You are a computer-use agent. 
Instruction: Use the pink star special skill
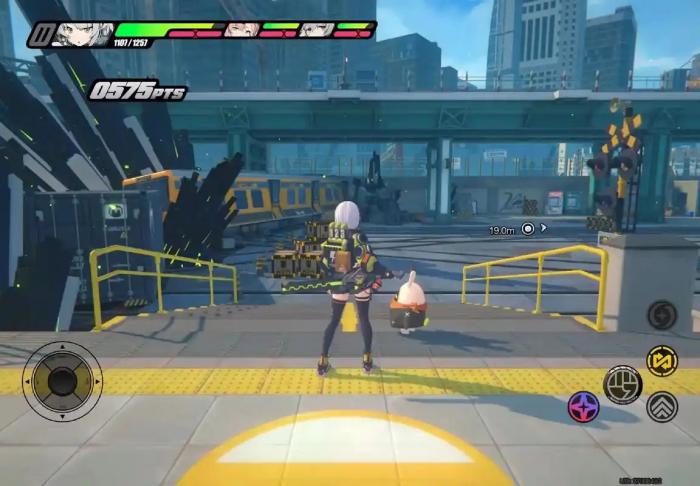tap(583, 406)
